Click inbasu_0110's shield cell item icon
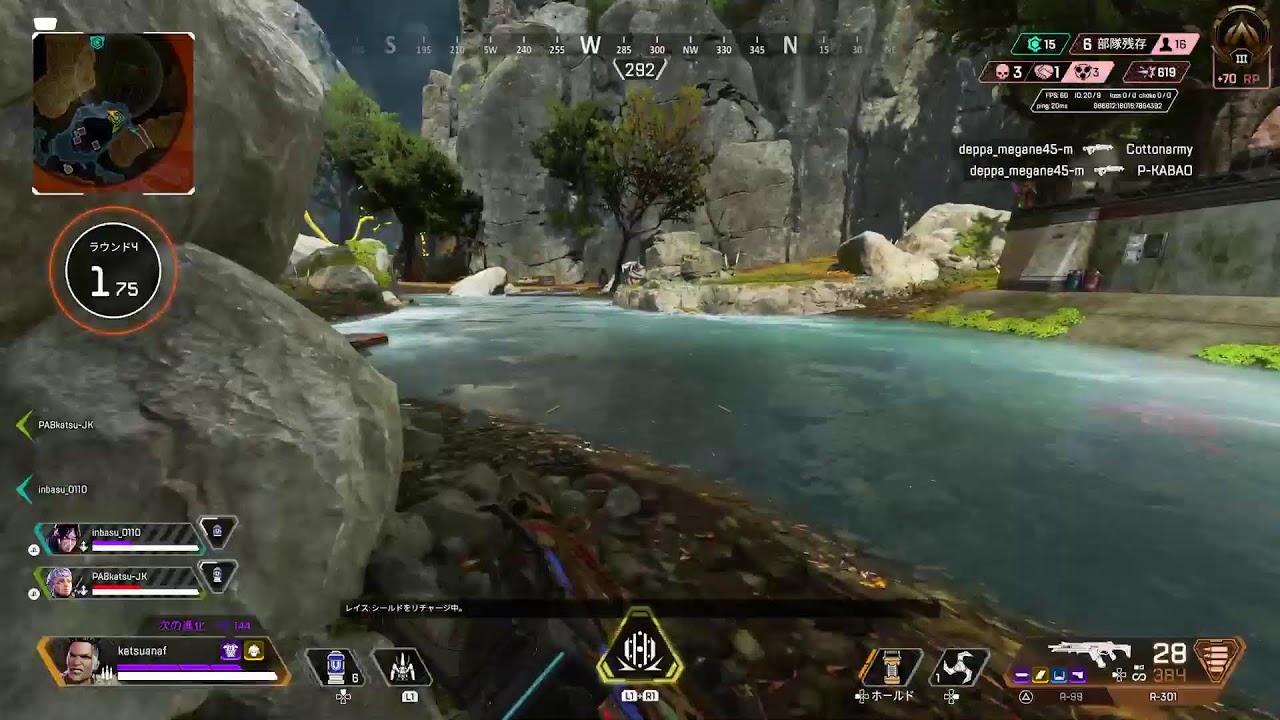Viewport: 1280px width, 720px height. coord(217,531)
